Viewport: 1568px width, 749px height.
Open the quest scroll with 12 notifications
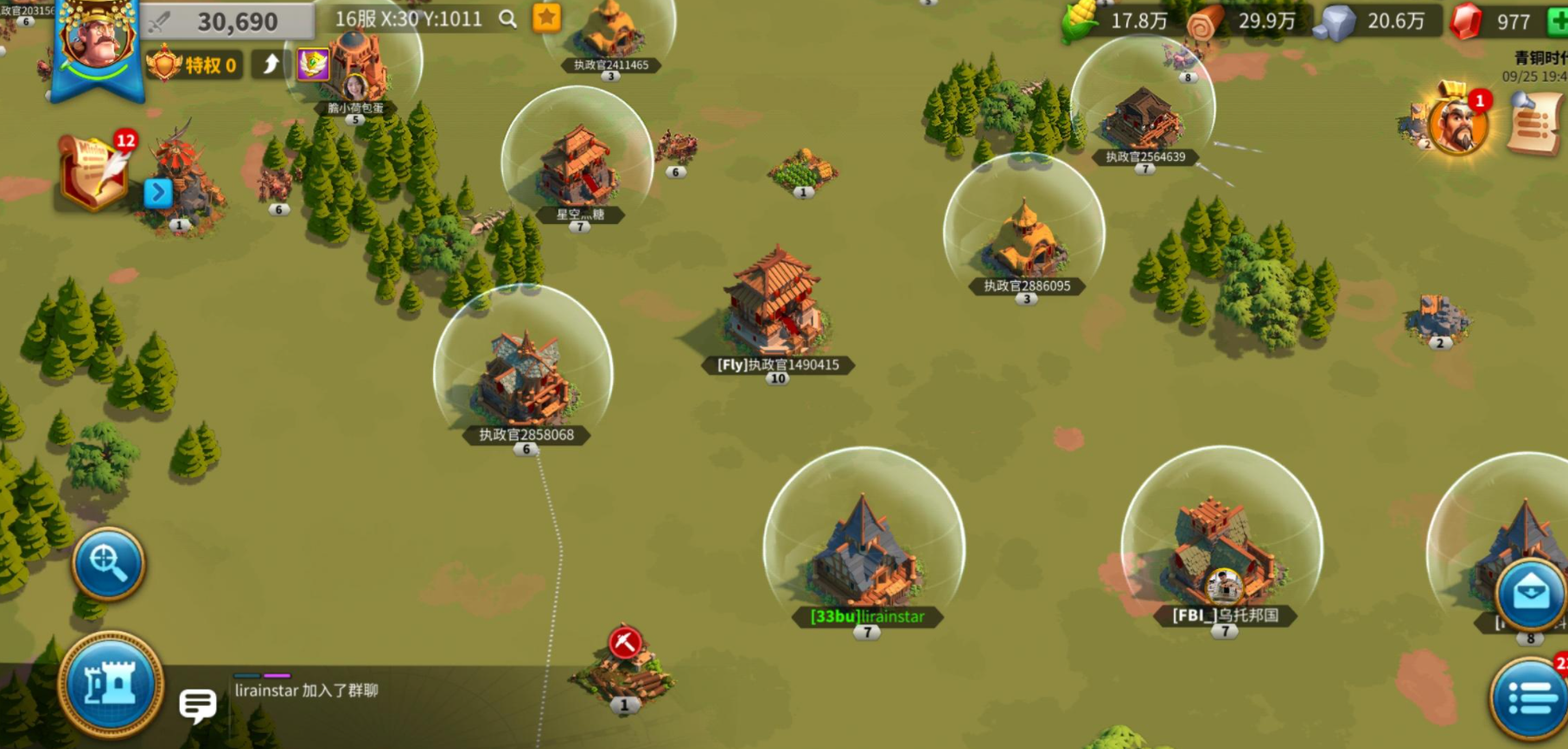click(93, 172)
